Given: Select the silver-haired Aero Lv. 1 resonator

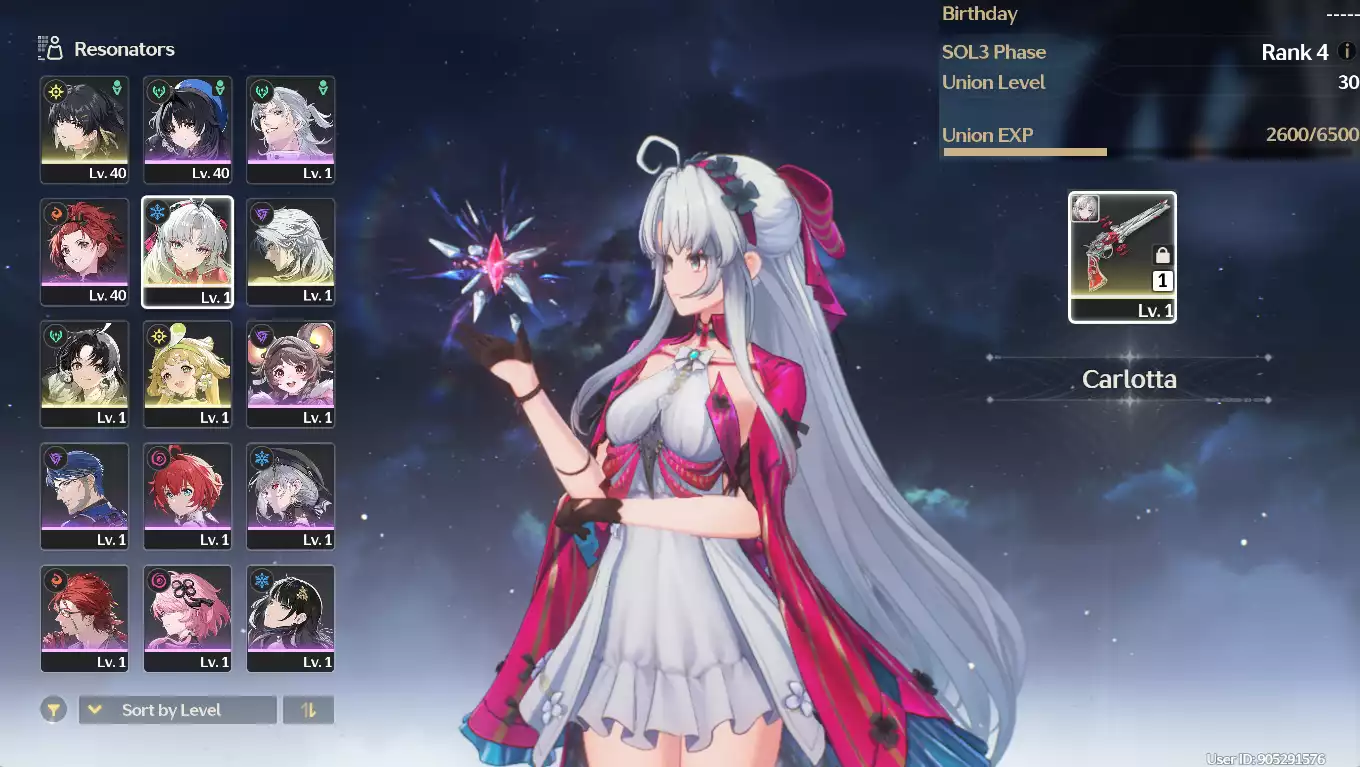Looking at the screenshot, I should coord(291,130).
